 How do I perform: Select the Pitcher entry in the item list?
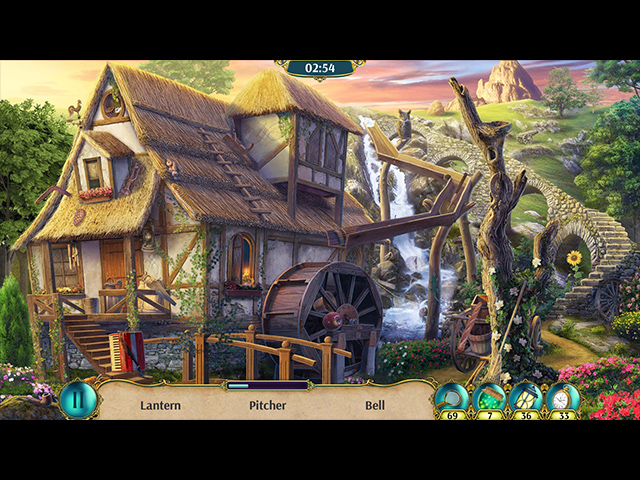[x=268, y=405]
